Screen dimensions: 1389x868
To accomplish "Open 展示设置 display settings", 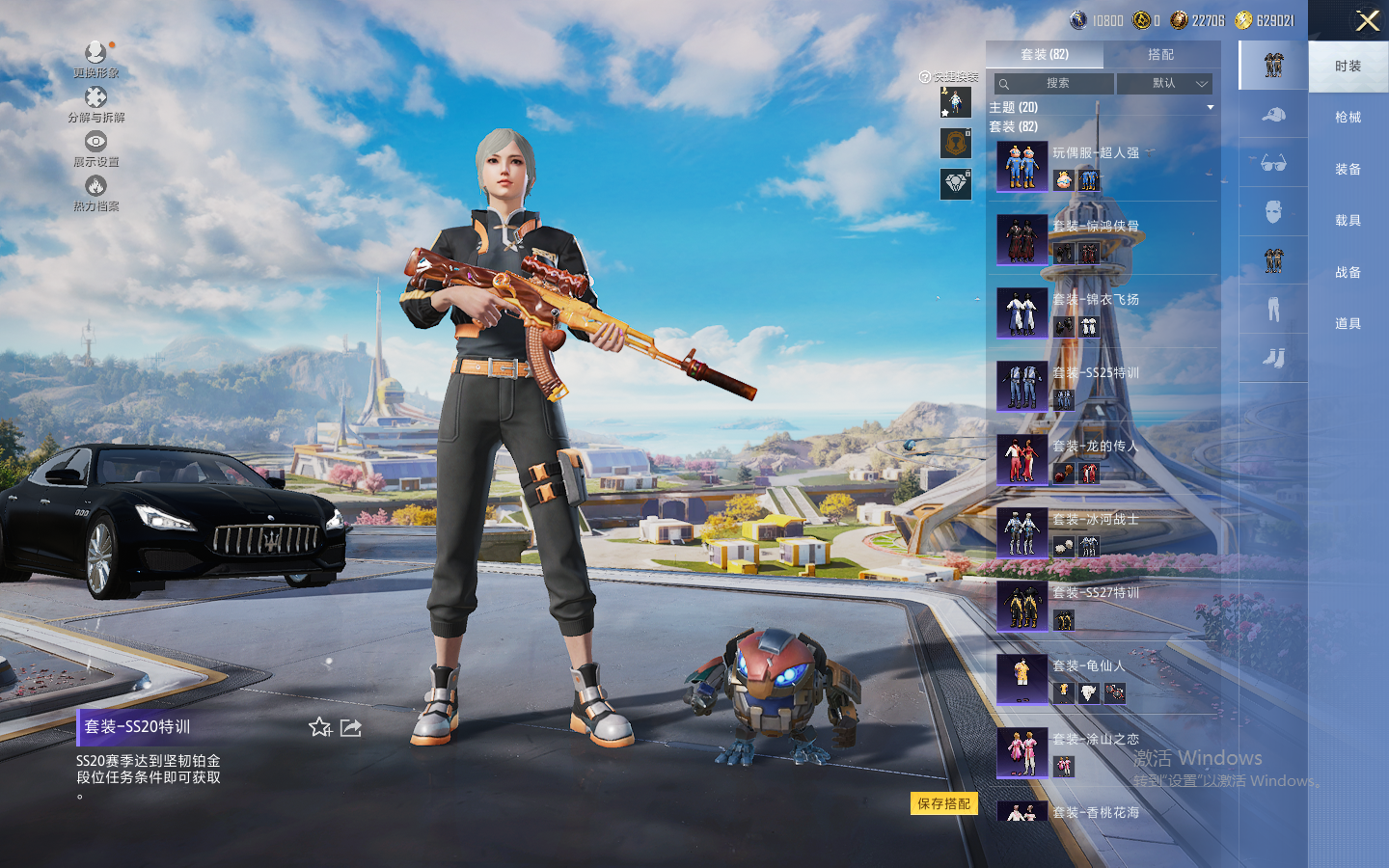I will click(x=95, y=149).
